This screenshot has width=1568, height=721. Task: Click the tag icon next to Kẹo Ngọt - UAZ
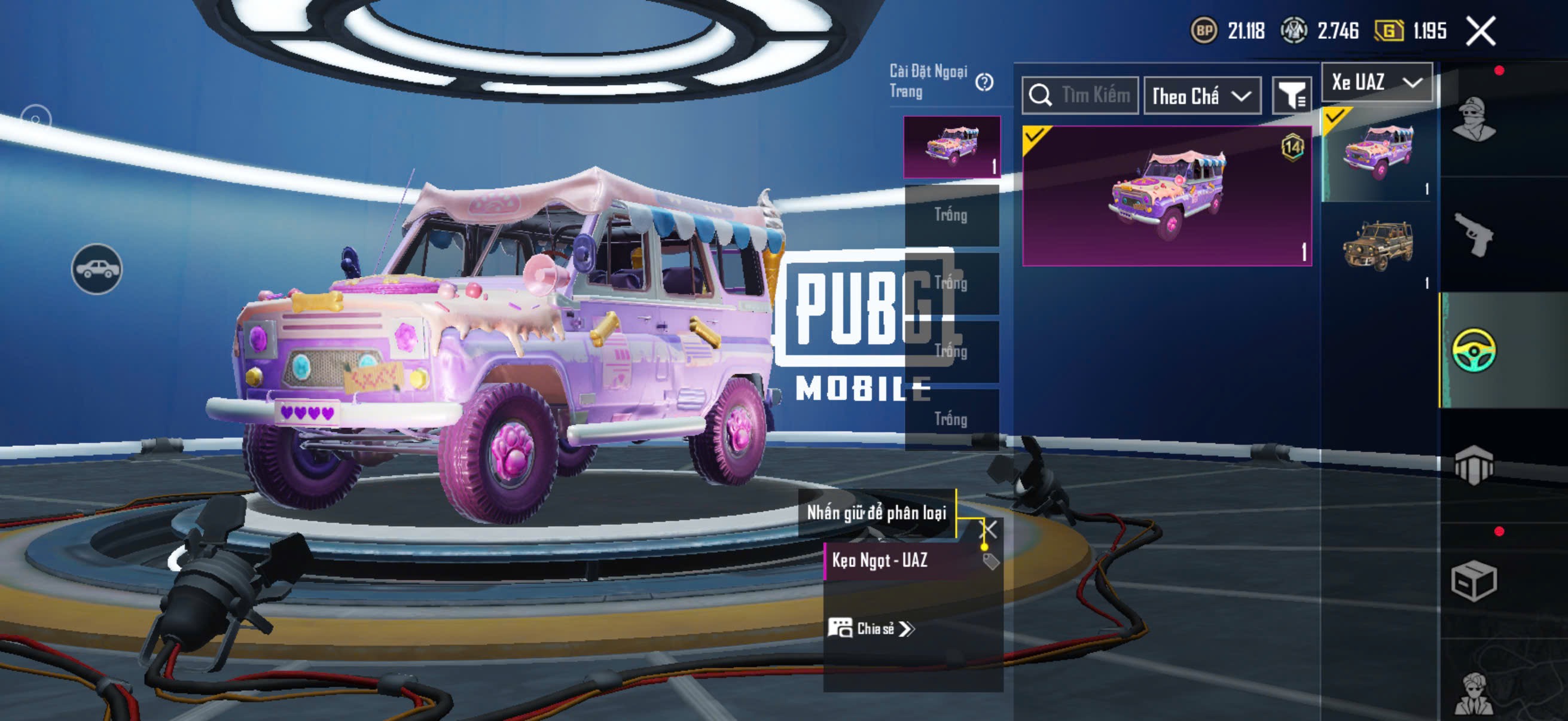pyautogui.click(x=991, y=561)
